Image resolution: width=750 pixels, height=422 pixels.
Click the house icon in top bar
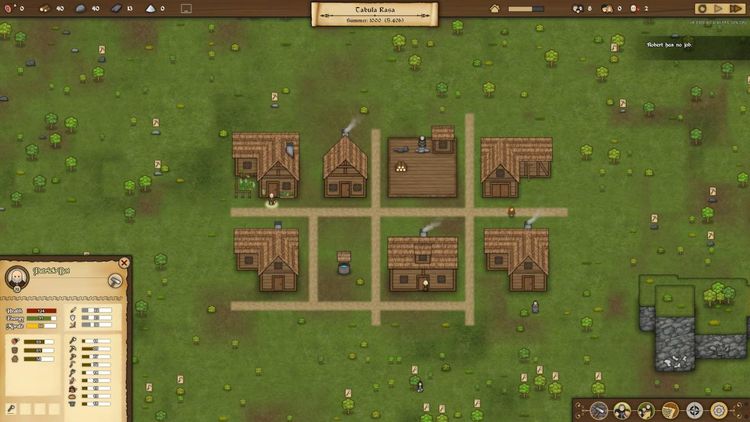click(x=494, y=8)
